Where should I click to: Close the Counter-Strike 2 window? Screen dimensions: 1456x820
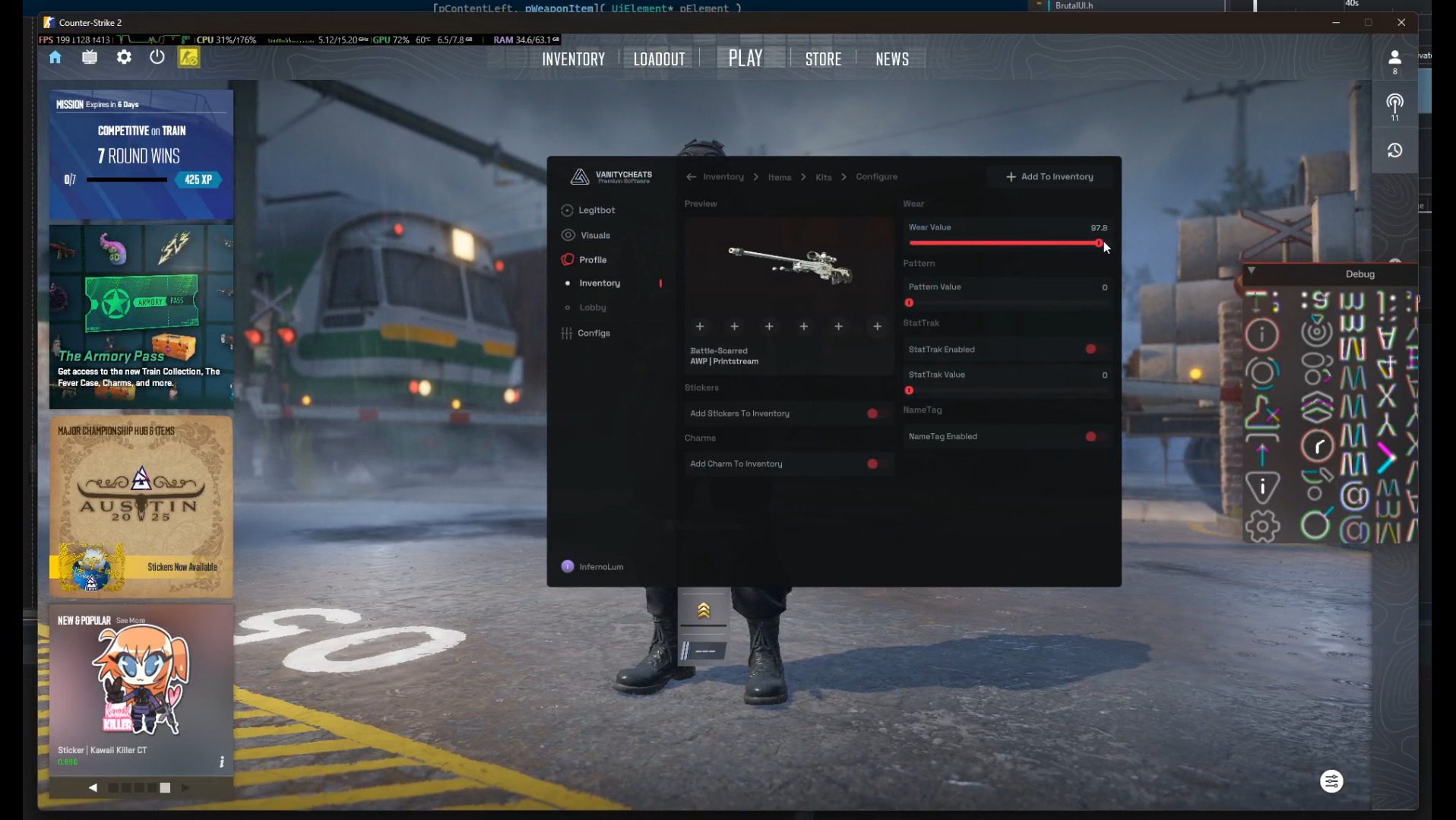1401,23
